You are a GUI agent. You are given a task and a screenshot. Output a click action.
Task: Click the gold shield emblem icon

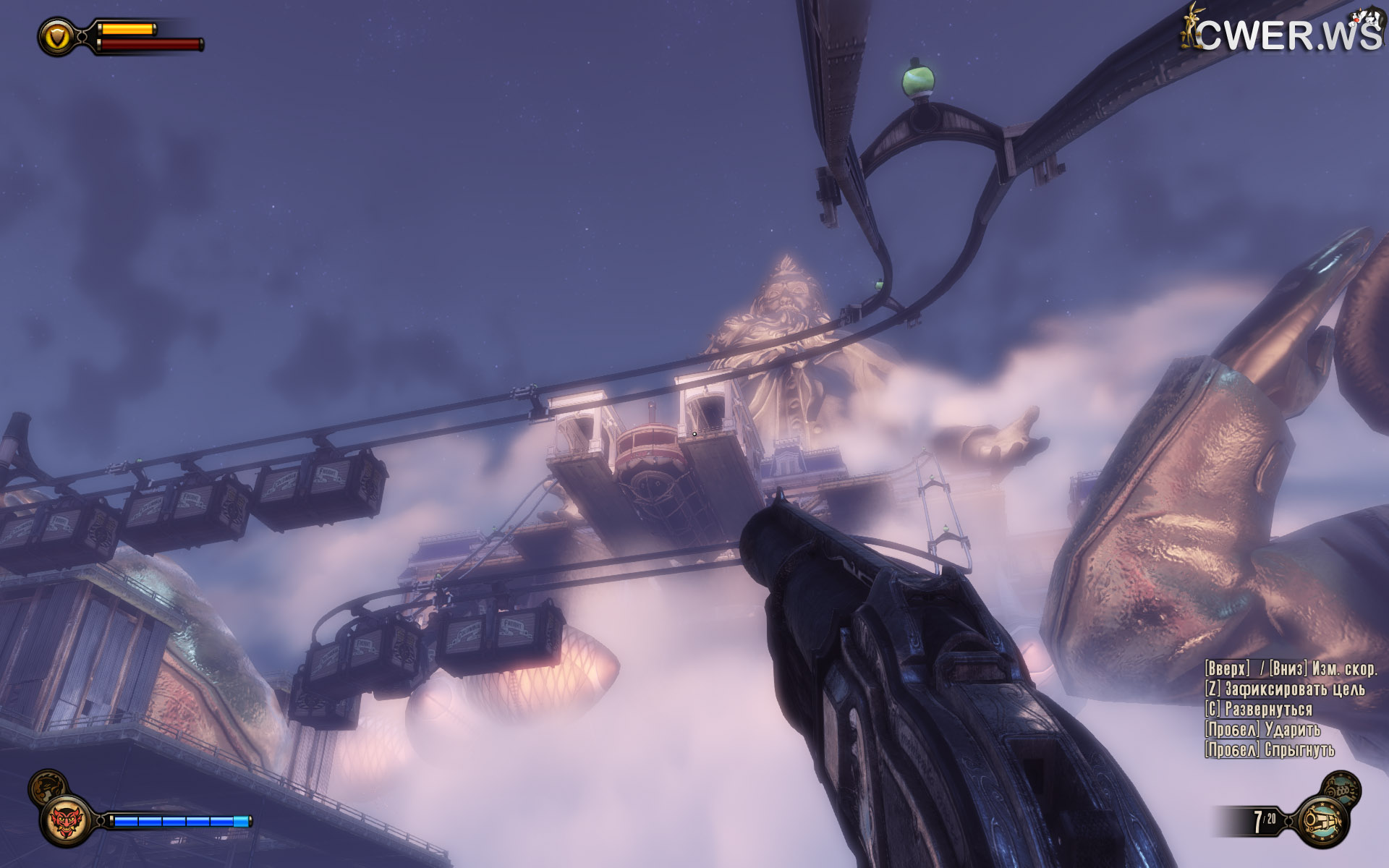[57, 36]
